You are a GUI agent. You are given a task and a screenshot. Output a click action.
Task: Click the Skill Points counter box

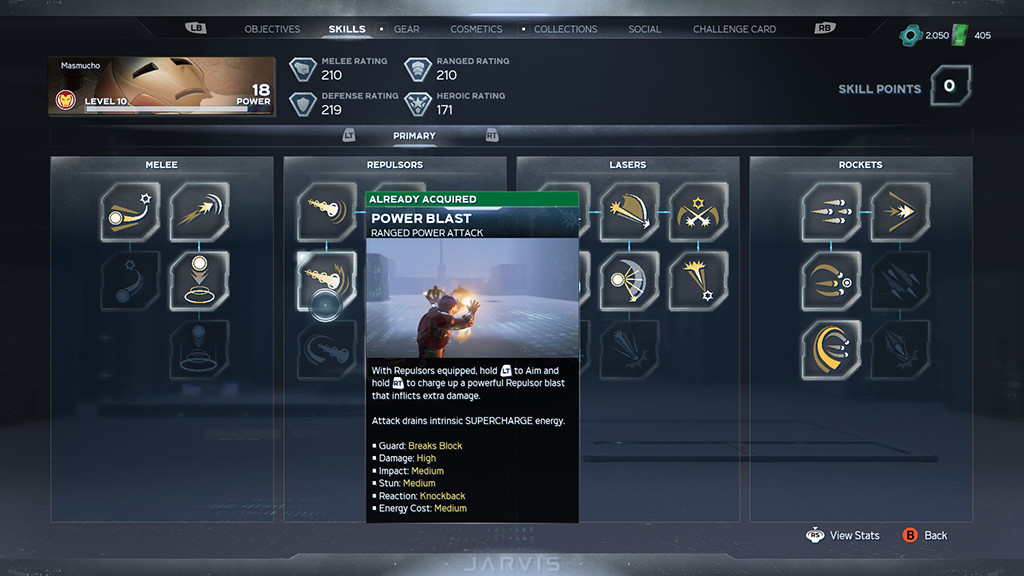pos(949,87)
